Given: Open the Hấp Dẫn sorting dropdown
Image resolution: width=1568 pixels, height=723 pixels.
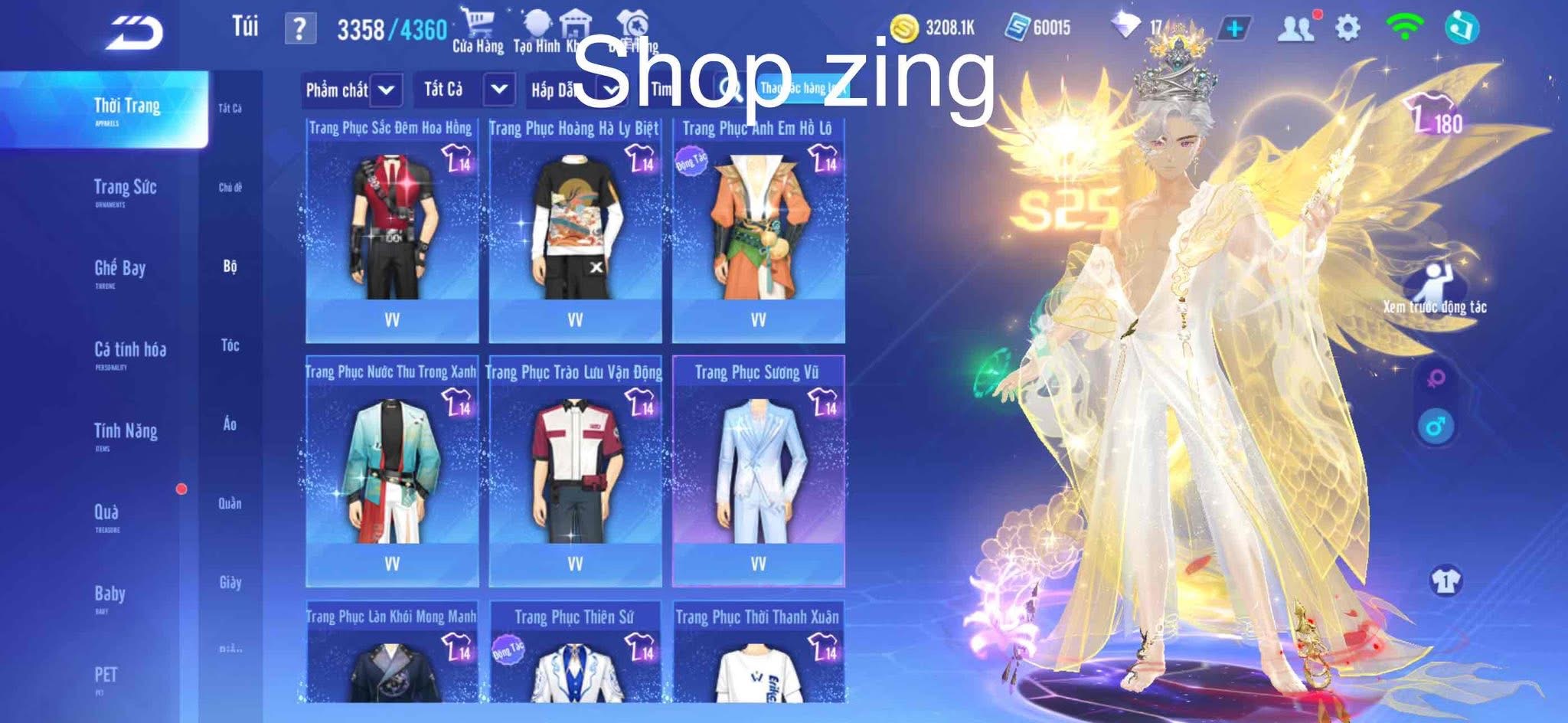Looking at the screenshot, I should click(574, 90).
